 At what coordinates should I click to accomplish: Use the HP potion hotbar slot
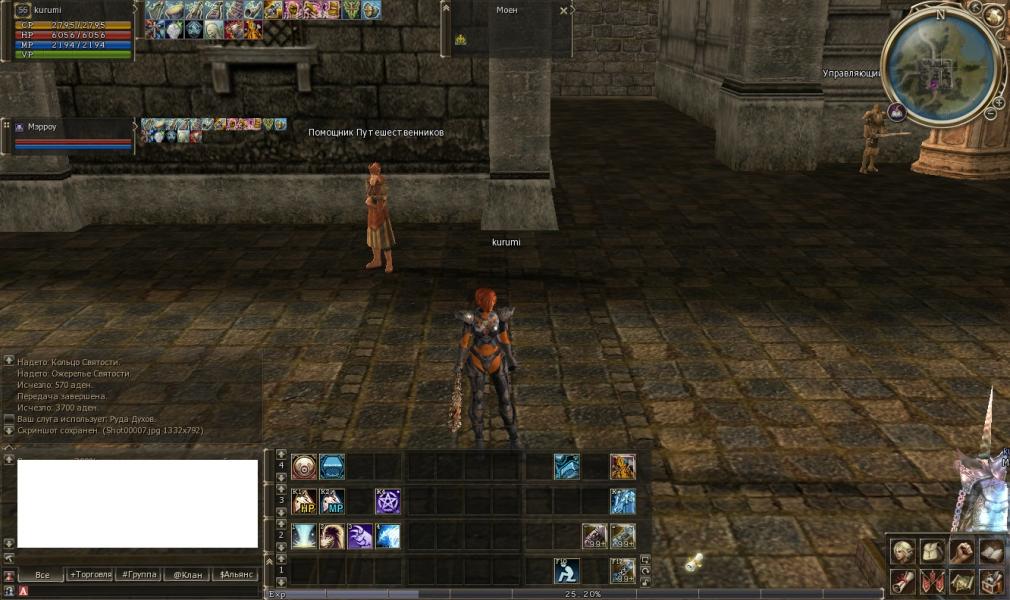pos(304,501)
